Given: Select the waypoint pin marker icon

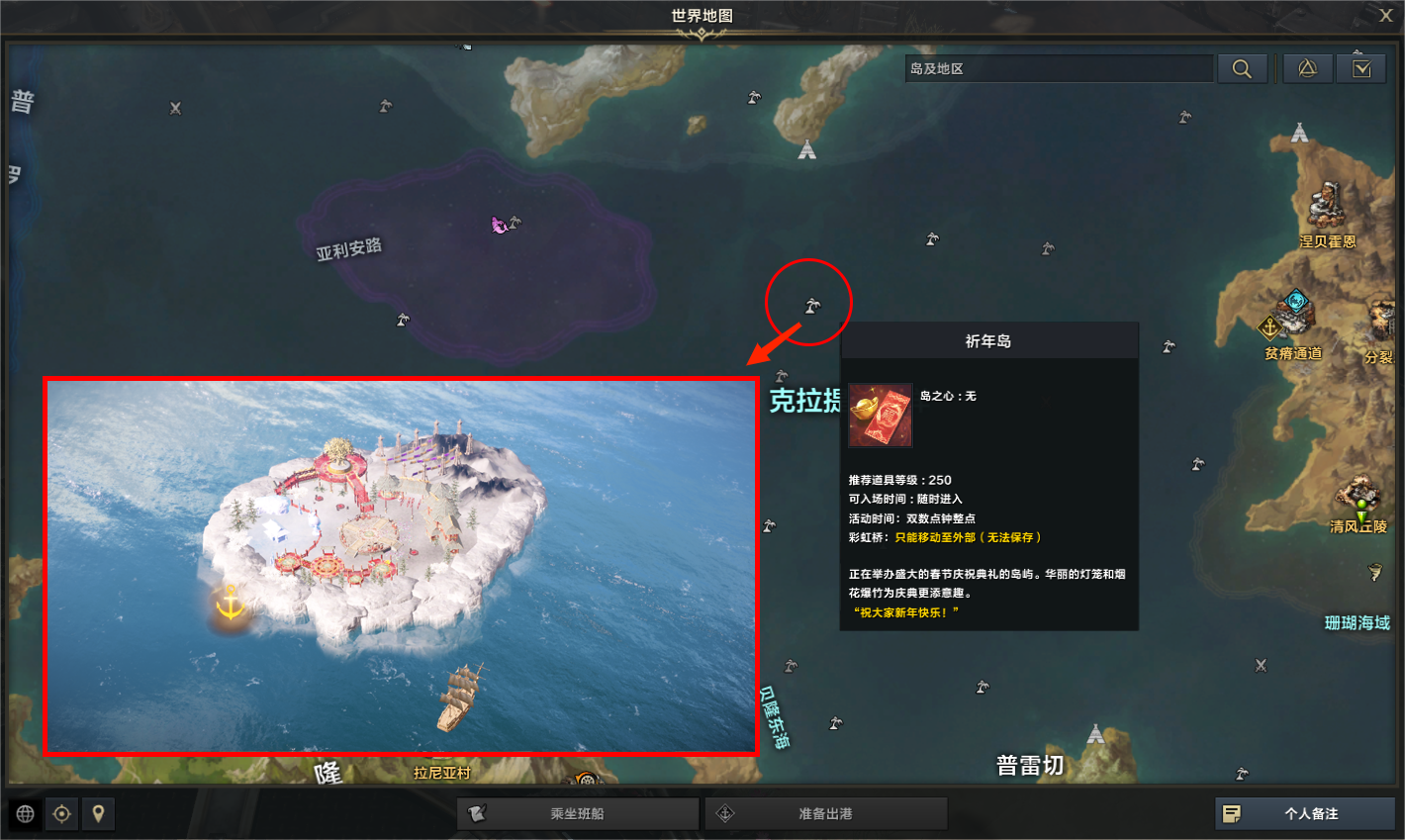Looking at the screenshot, I should (99, 813).
